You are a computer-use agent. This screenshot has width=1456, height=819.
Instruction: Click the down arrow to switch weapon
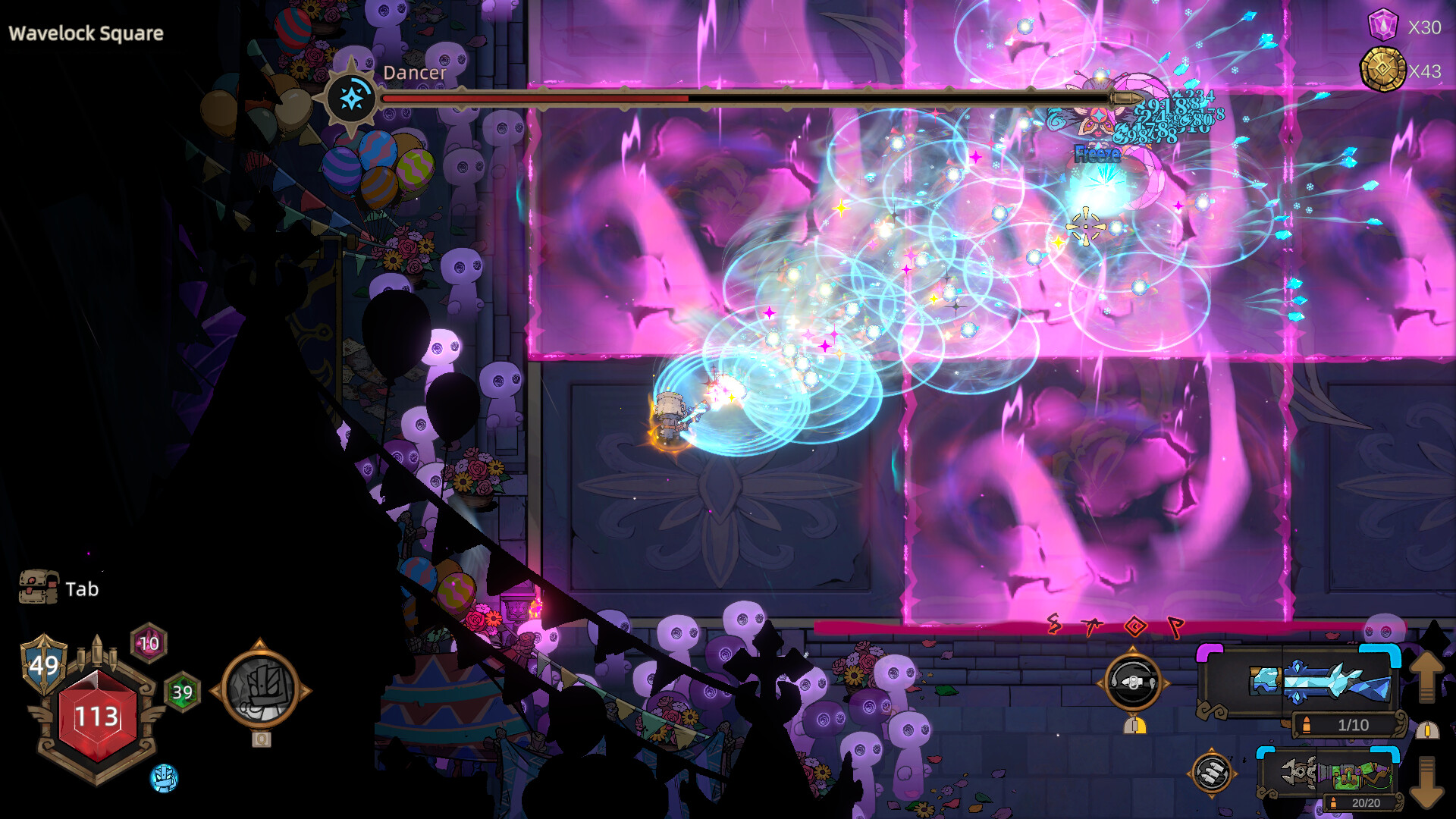pyautogui.click(x=1426, y=781)
